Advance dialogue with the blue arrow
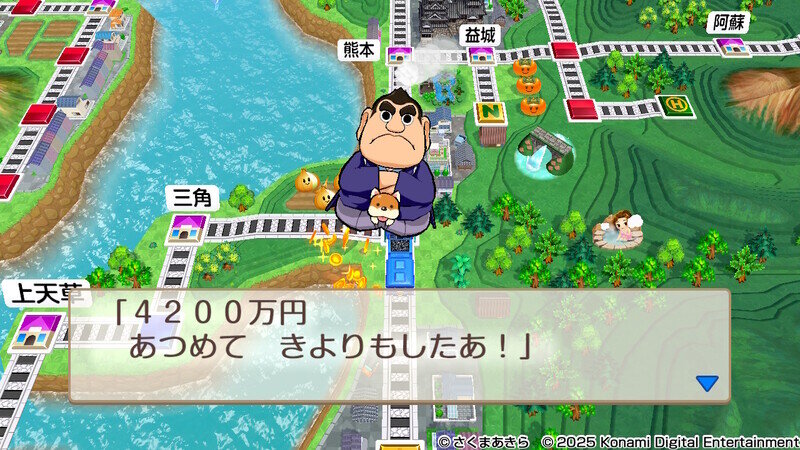The height and width of the screenshot is (450, 800). (707, 383)
